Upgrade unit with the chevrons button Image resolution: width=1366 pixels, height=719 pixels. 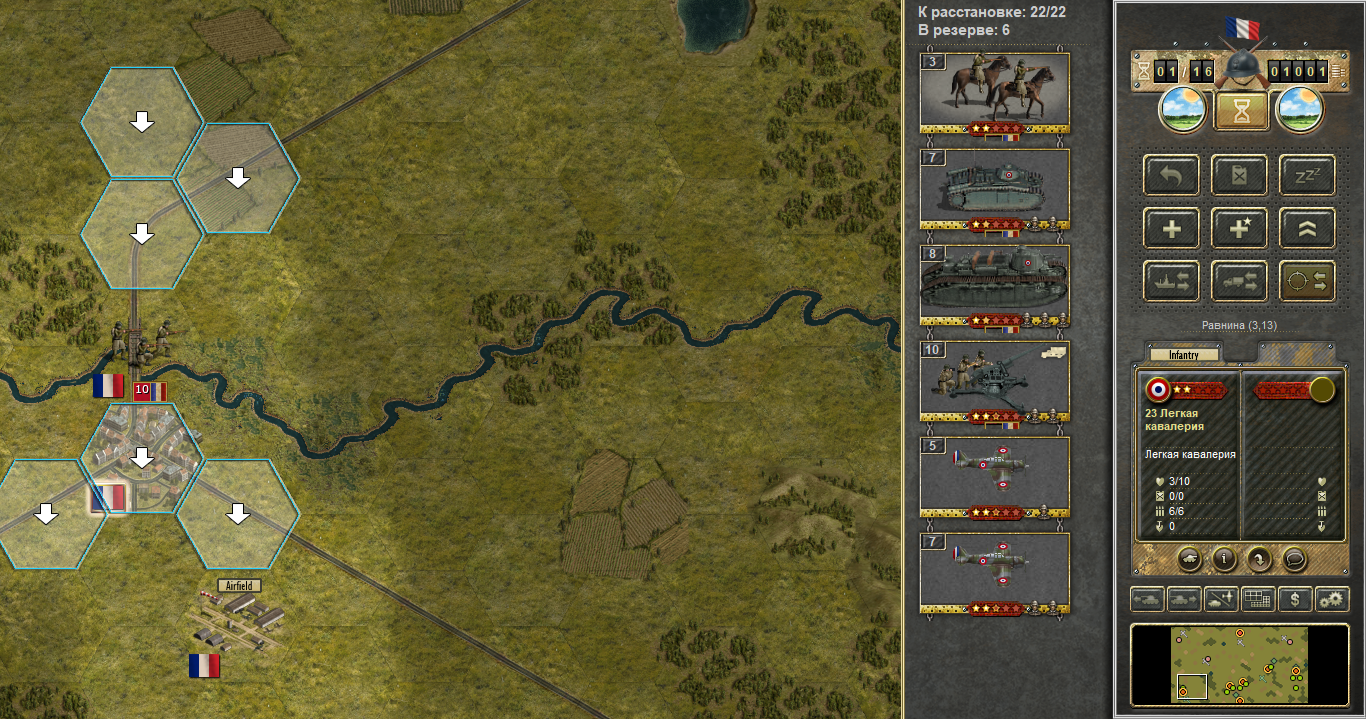coord(1306,229)
